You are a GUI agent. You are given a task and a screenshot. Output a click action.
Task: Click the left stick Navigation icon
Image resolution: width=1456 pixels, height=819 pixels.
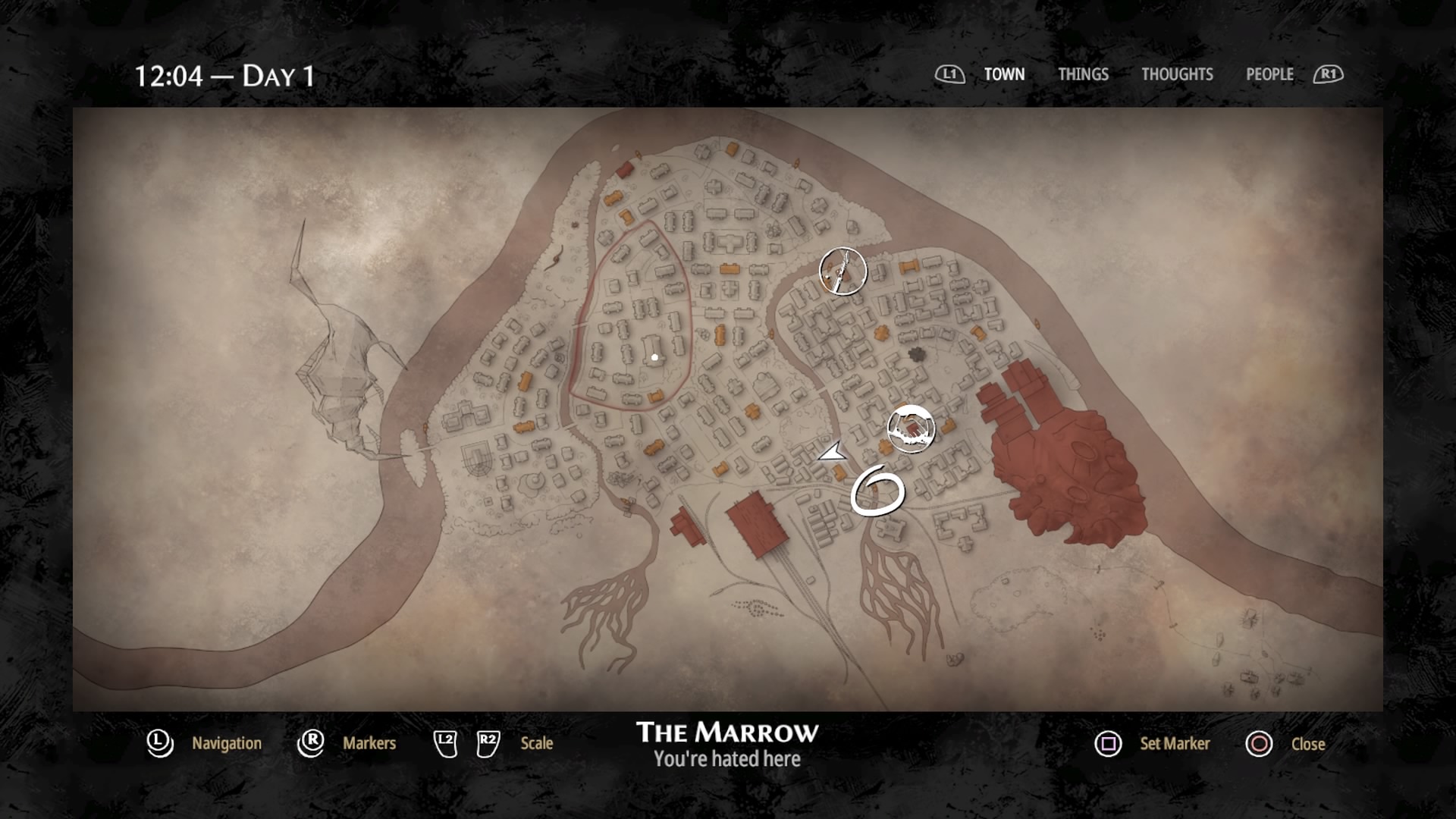pos(159,744)
